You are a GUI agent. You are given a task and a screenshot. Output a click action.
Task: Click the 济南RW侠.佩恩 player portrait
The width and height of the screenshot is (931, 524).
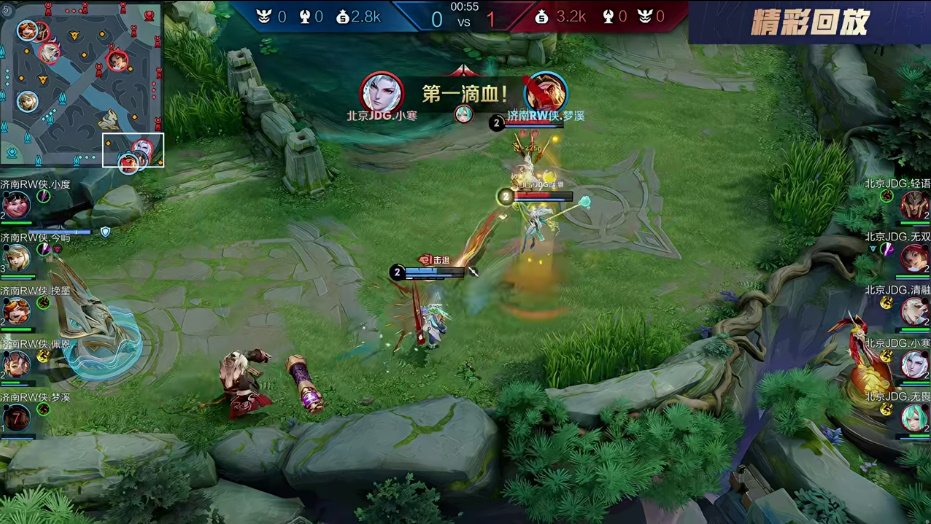click(16, 364)
